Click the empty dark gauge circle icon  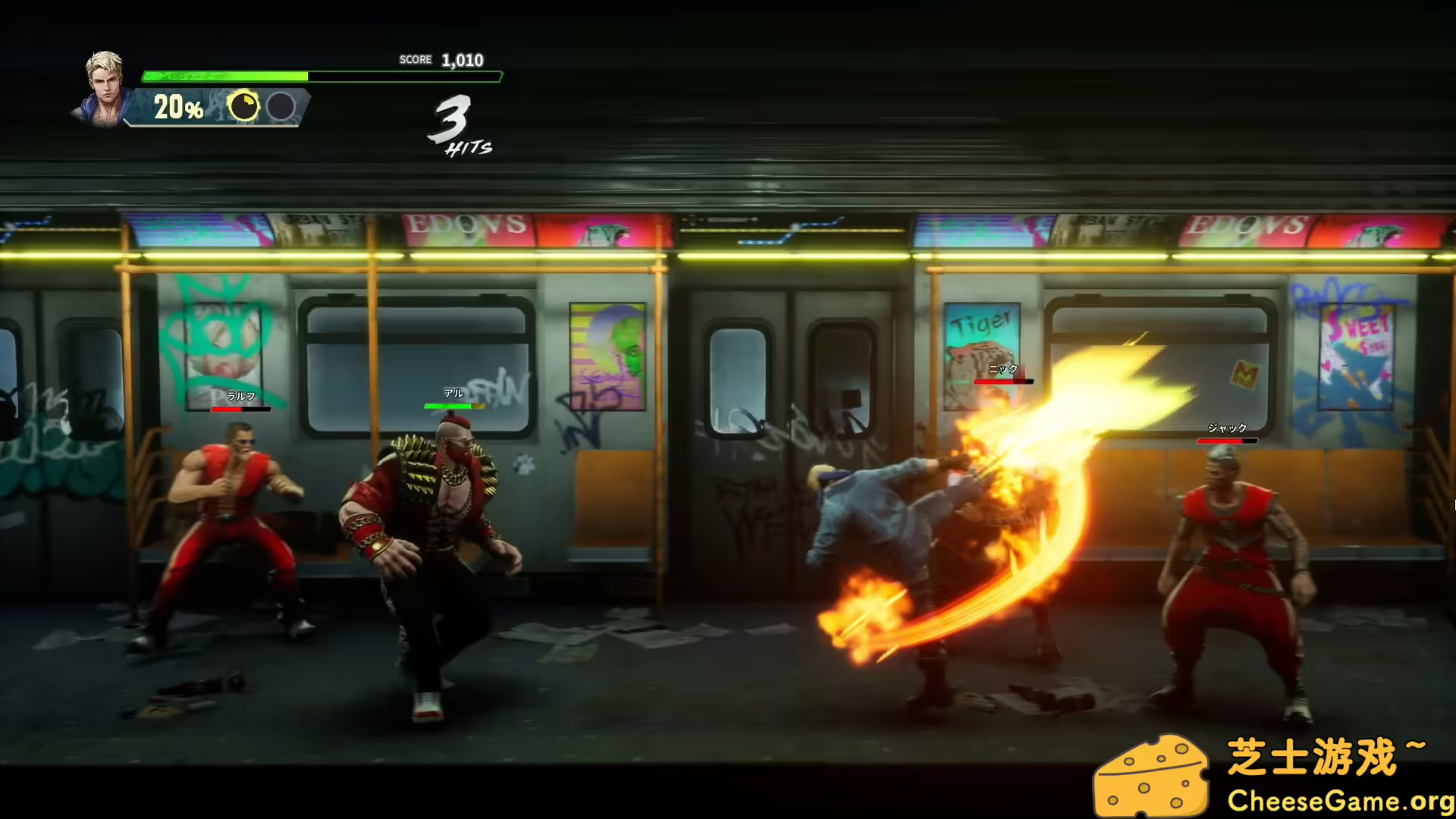coord(281,105)
